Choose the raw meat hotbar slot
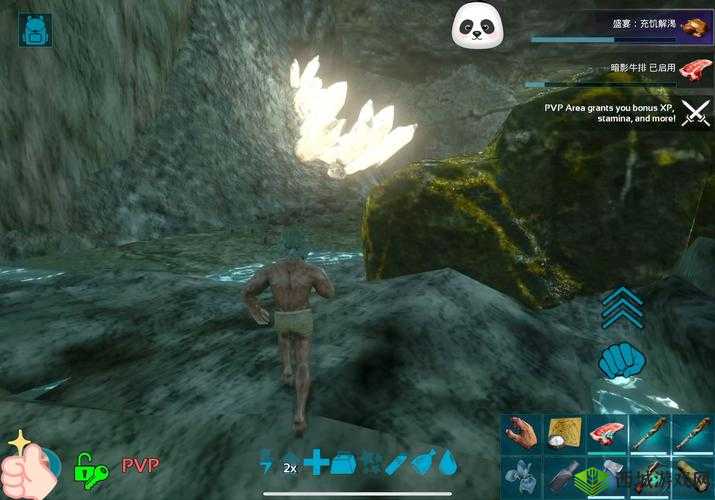The height and width of the screenshot is (500, 715). click(x=606, y=434)
